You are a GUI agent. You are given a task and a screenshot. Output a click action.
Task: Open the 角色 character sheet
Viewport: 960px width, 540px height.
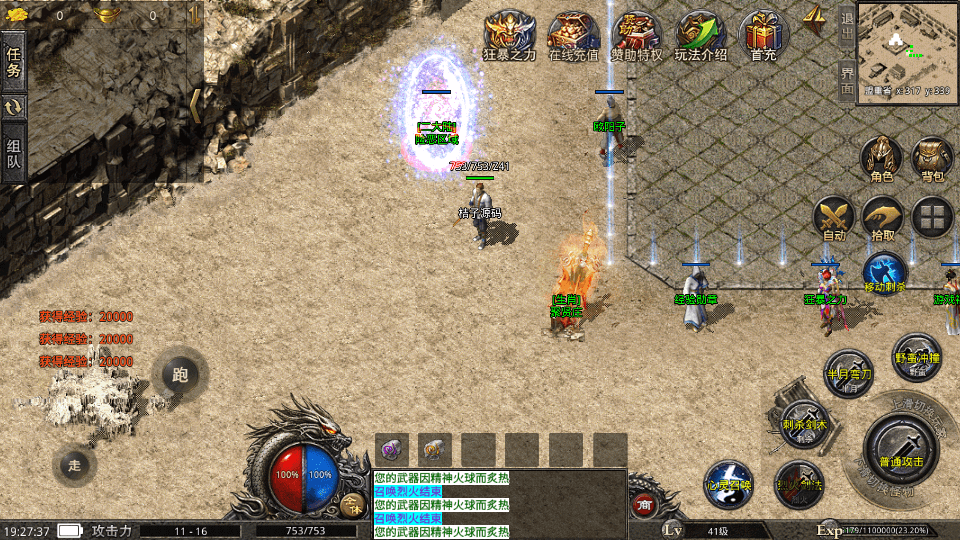881,160
